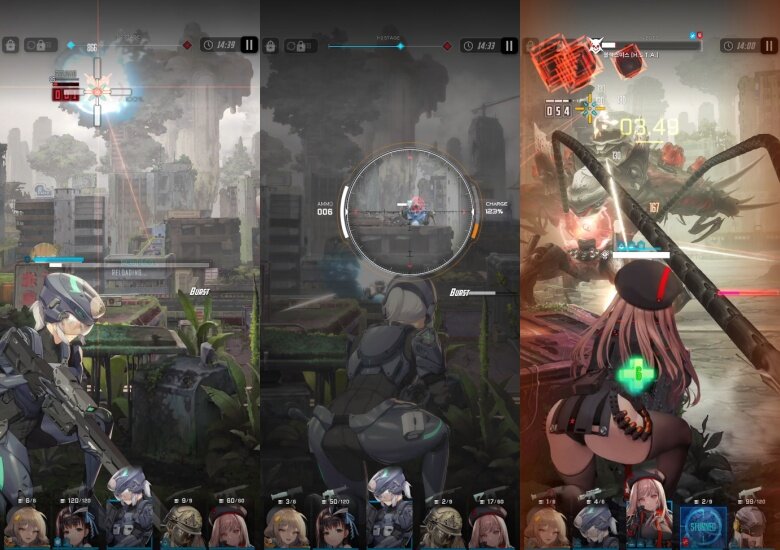780x550 pixels.
Task: Choose the tan-helmet soldier with 9/9 ammo
Action: click(x=181, y=524)
